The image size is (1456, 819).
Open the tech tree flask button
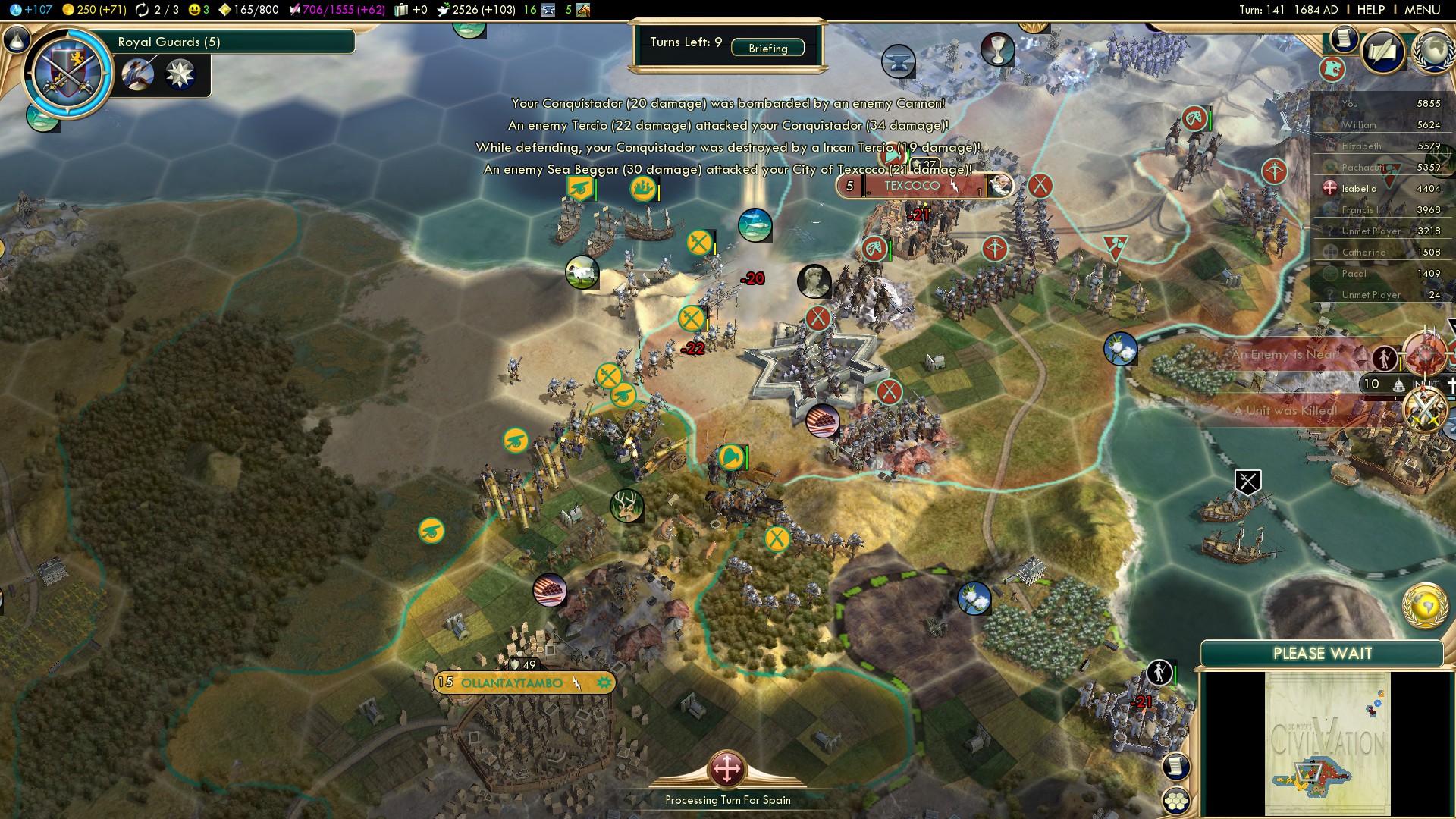[x=17, y=39]
